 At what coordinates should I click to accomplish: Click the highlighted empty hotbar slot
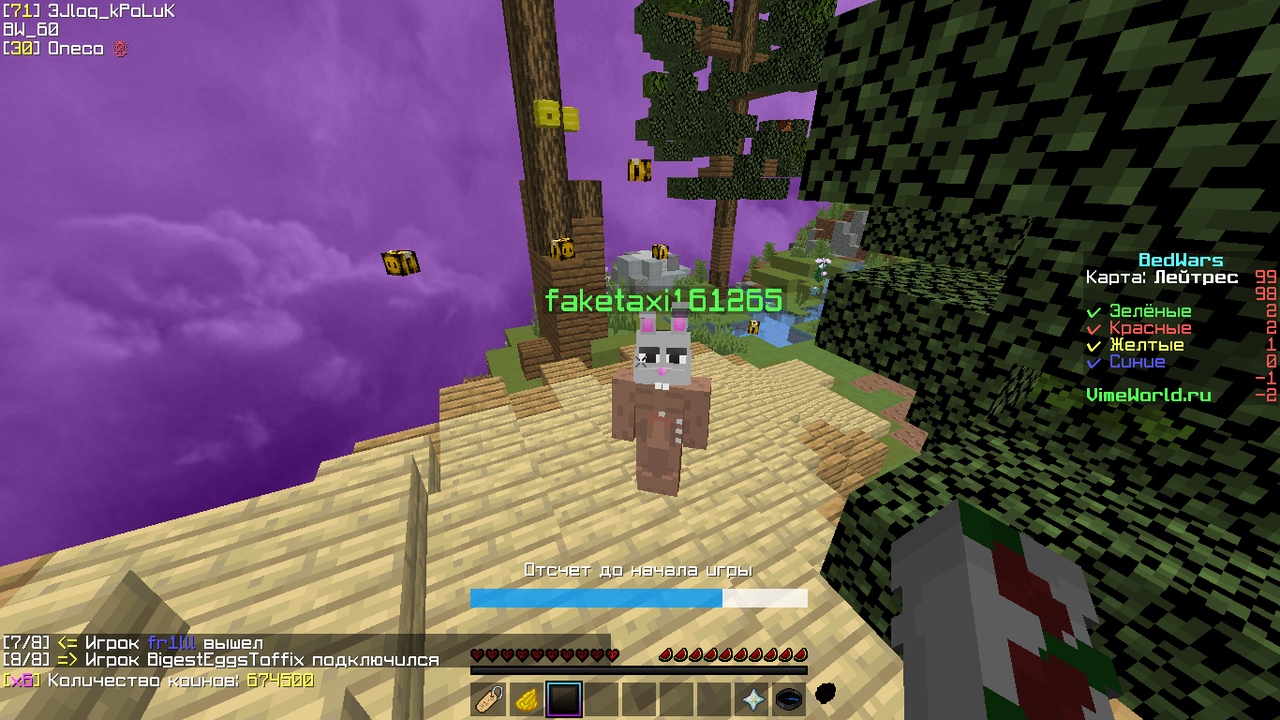[x=564, y=699]
